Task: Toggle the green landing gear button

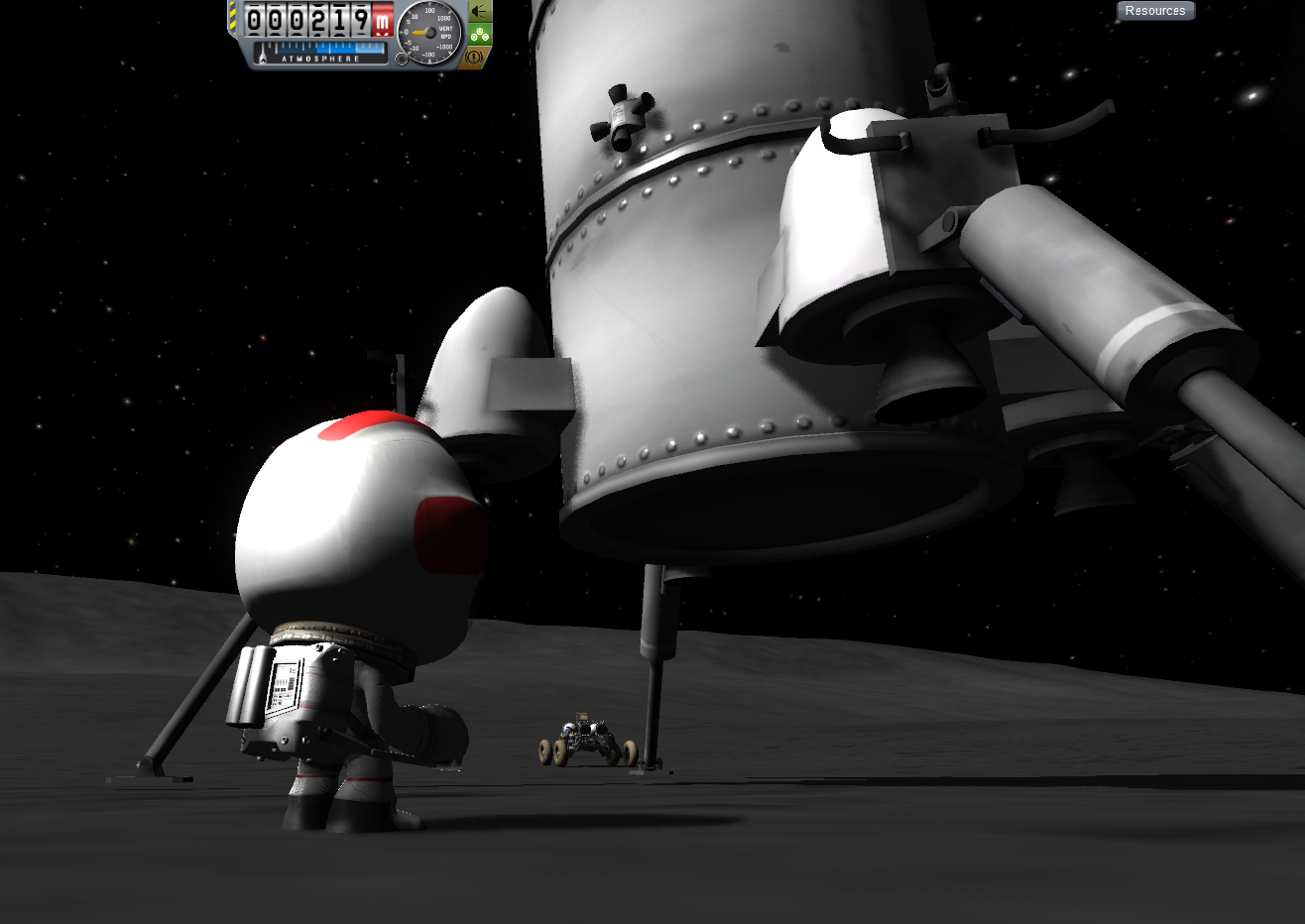Action: coord(479,35)
